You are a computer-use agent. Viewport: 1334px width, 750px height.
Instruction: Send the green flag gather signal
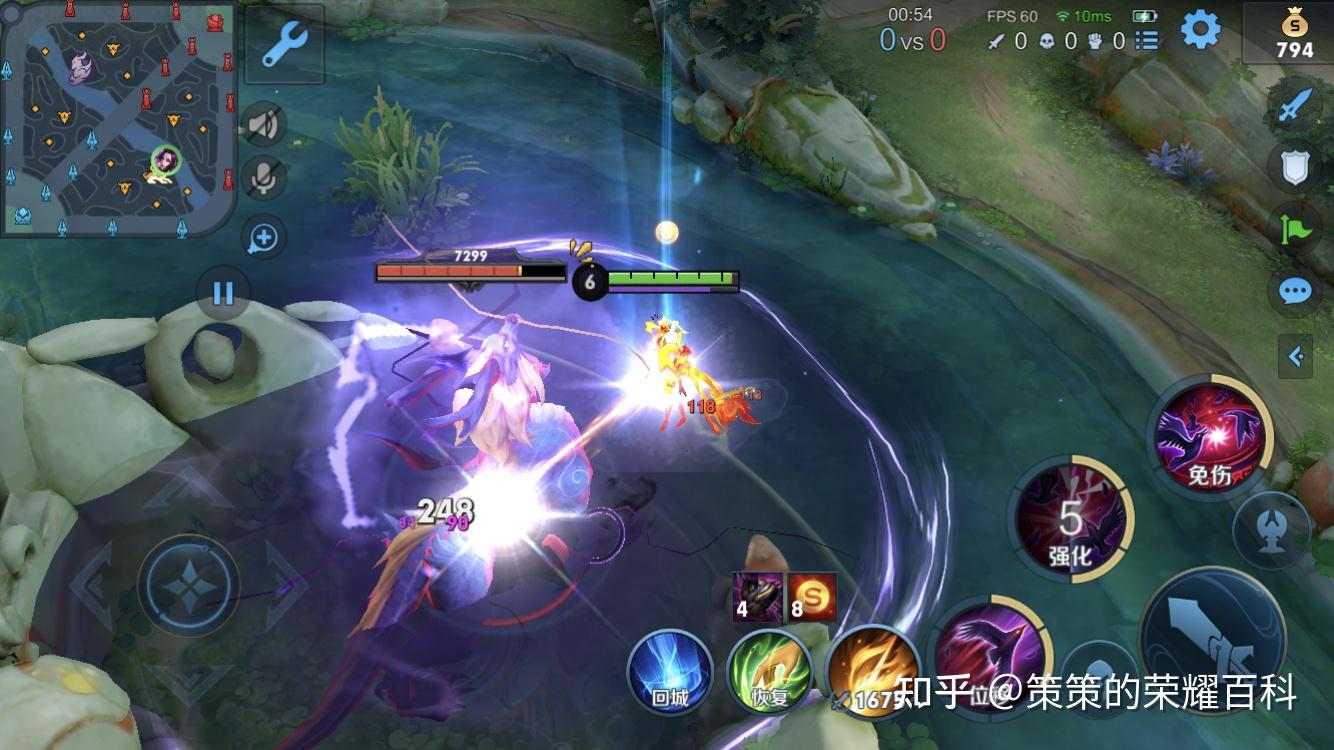[x=1295, y=229]
